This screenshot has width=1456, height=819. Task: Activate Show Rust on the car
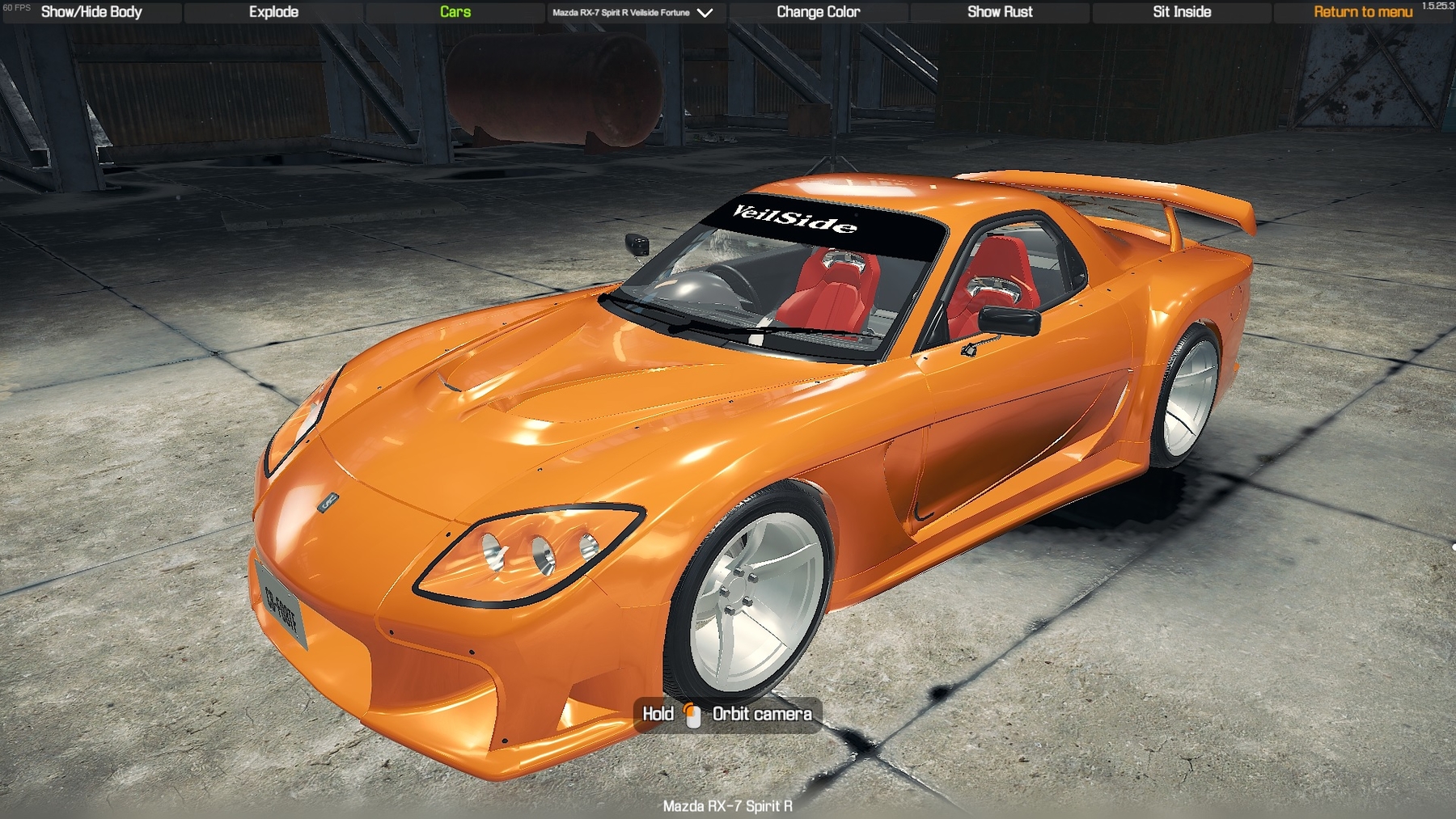1000,12
